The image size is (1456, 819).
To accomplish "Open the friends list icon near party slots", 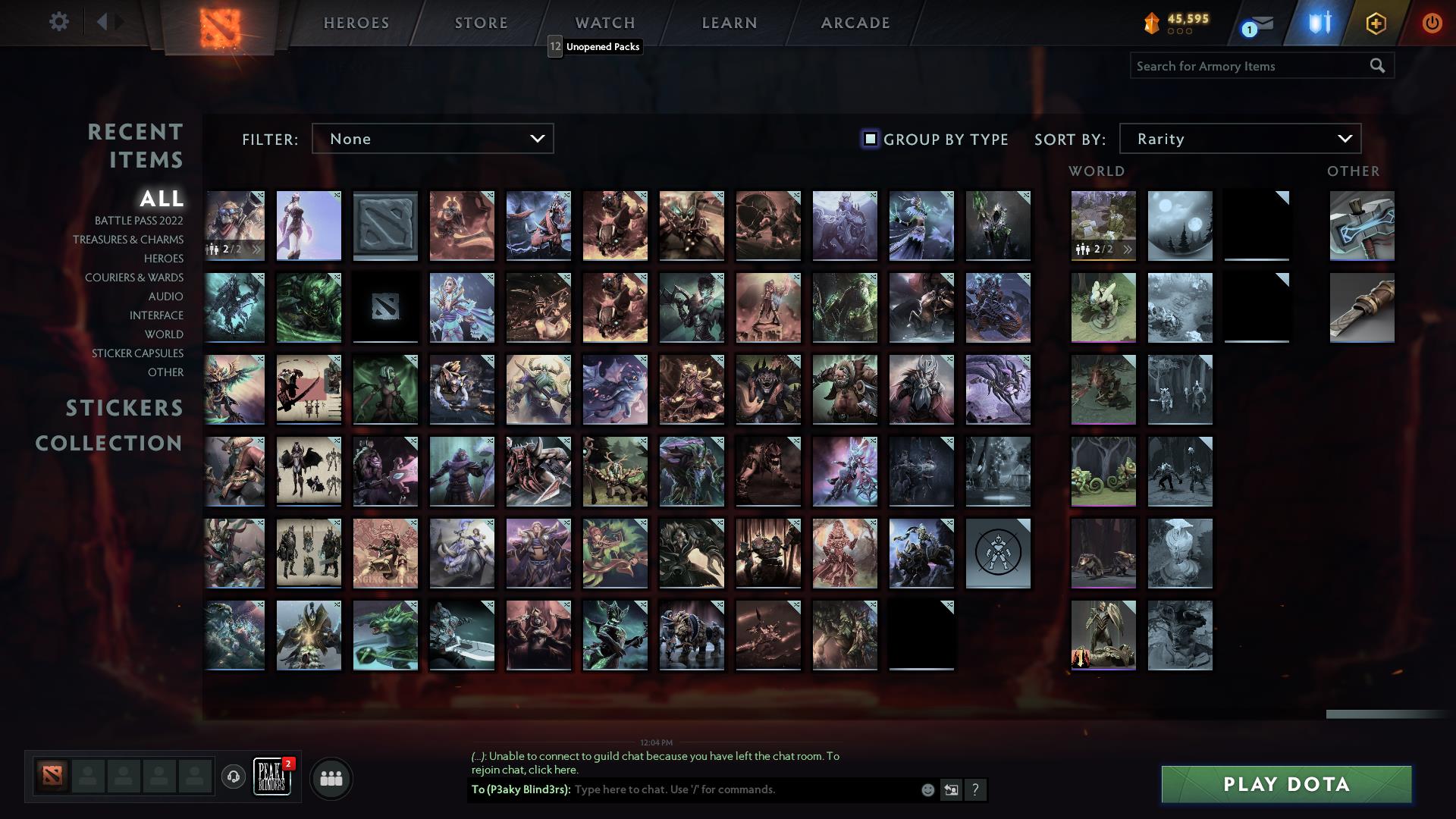I will click(330, 777).
